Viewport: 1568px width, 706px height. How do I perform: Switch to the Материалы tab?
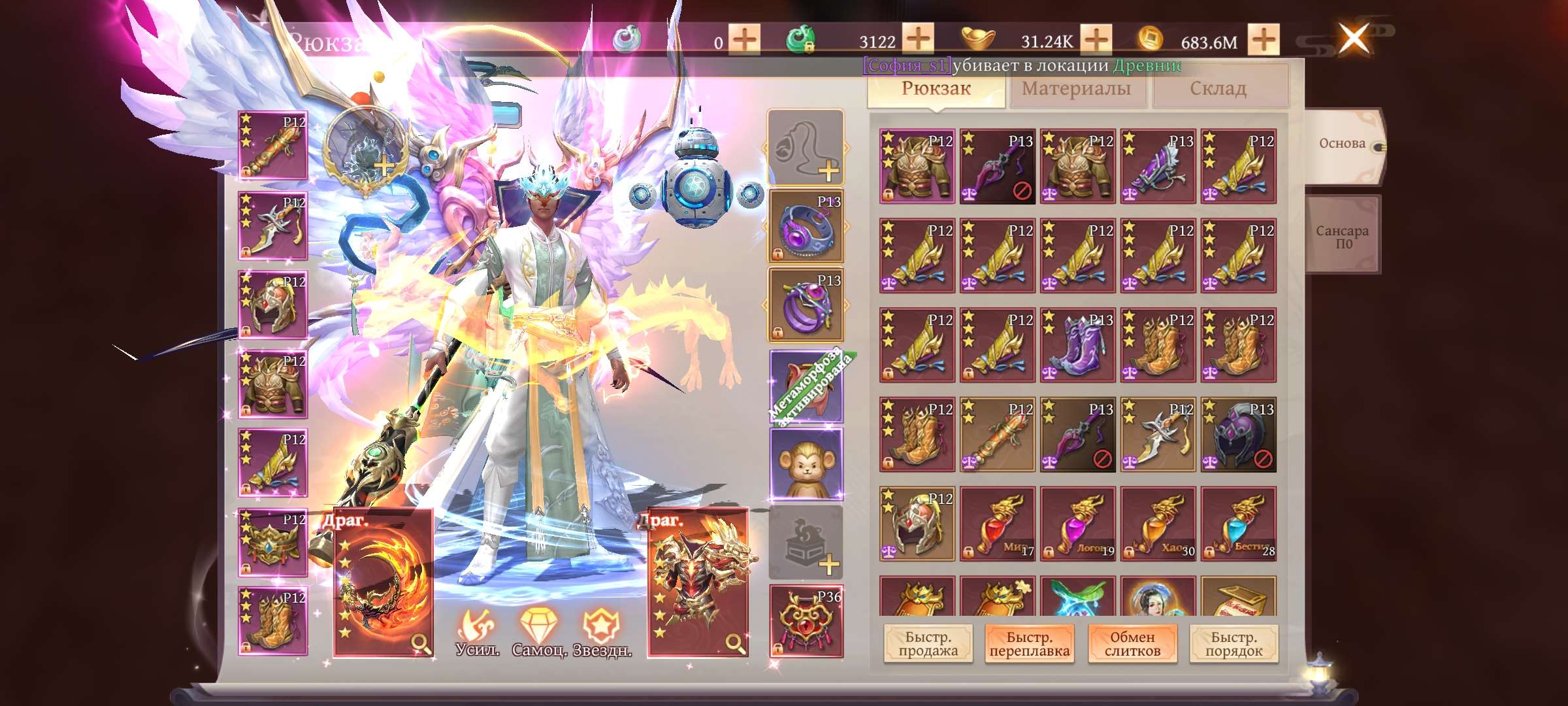(x=1076, y=87)
